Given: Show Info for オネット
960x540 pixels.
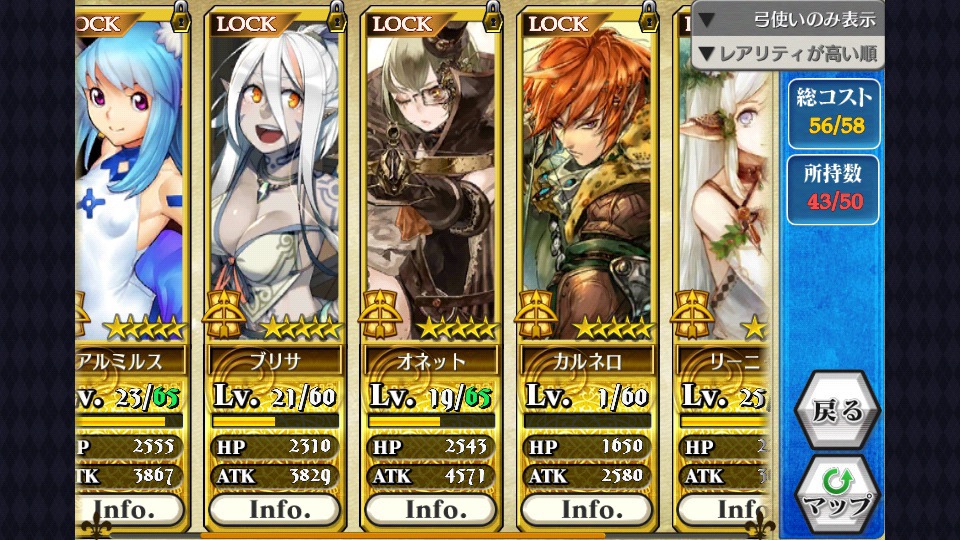Looking at the screenshot, I should coord(431,509).
